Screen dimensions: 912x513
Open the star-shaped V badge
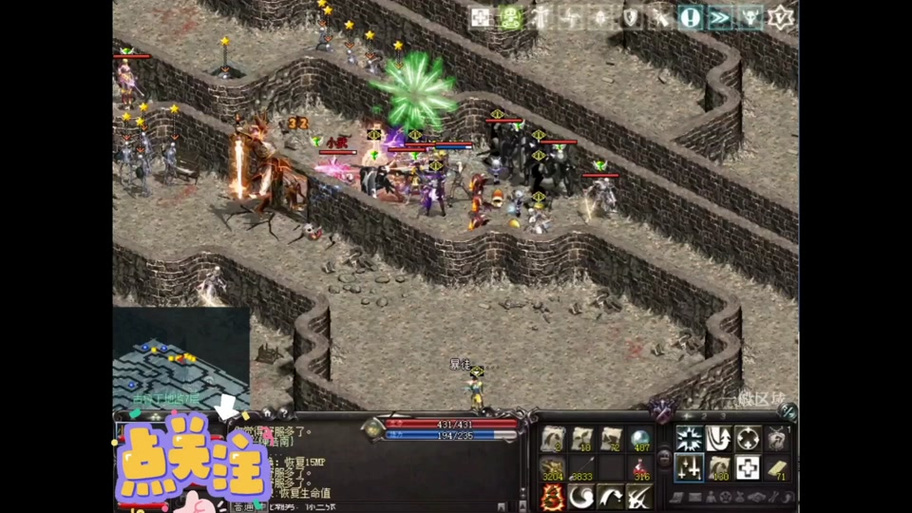[780, 17]
